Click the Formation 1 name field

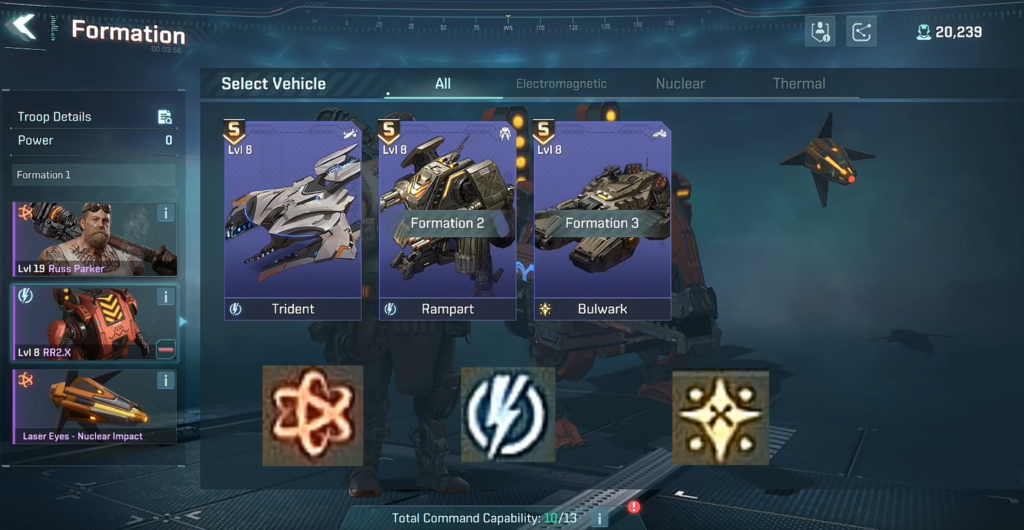[x=93, y=175]
